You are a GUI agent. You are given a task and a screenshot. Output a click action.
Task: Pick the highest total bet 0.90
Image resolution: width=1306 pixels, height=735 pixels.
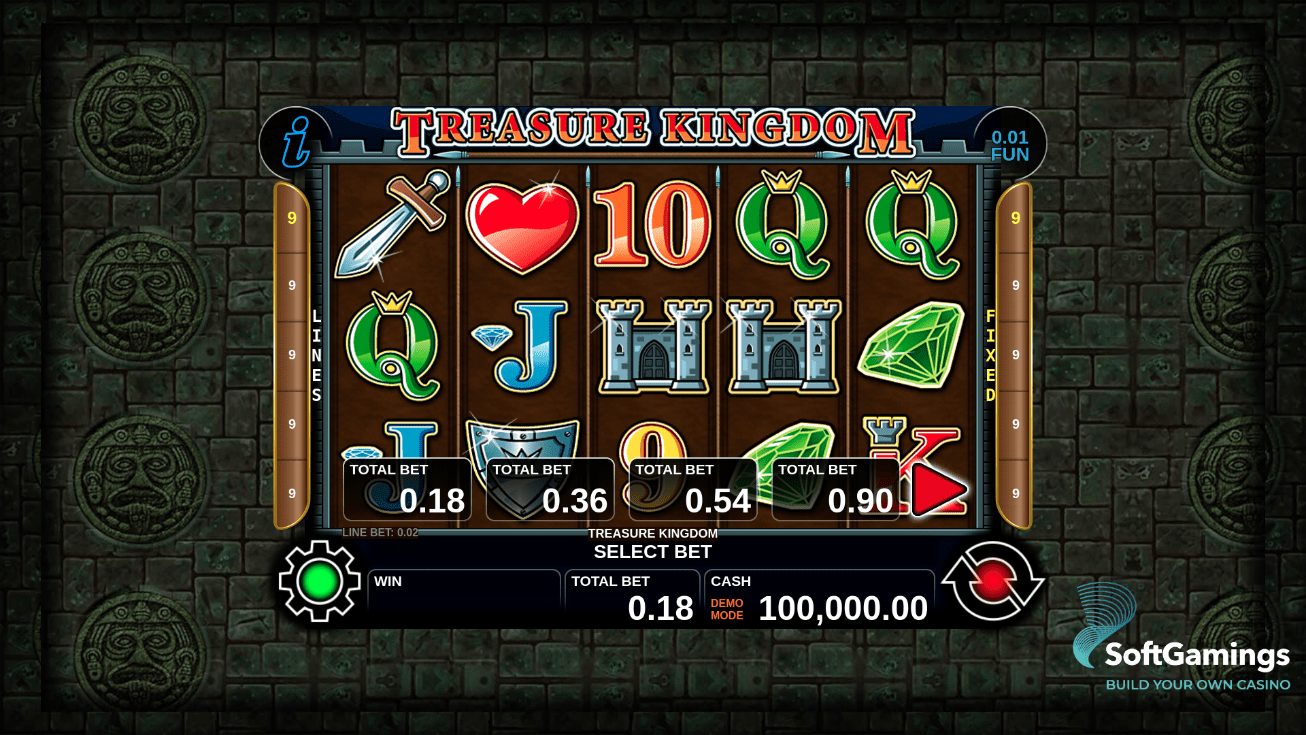pyautogui.click(x=836, y=490)
